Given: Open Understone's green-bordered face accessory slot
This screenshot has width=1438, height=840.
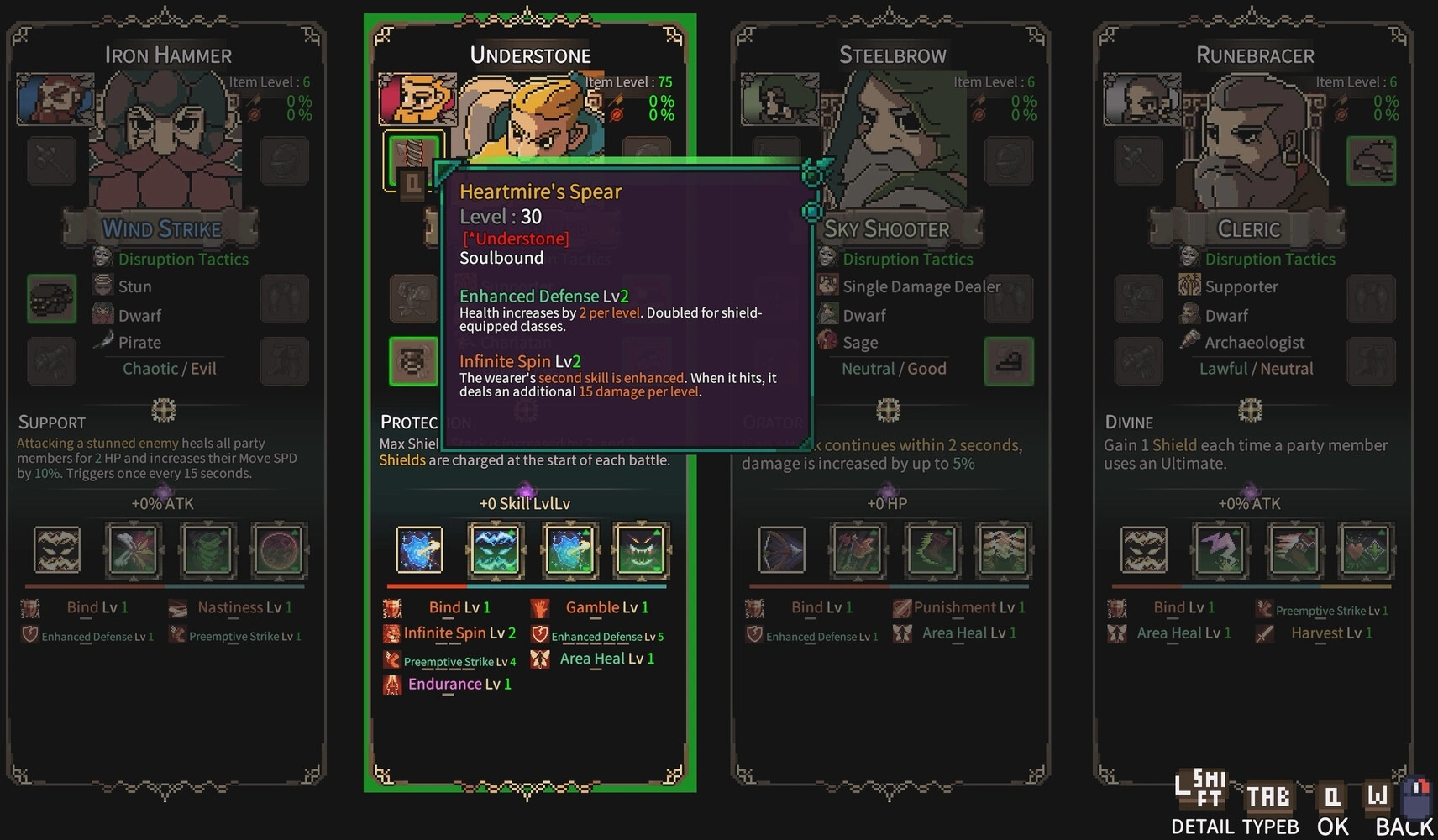Looking at the screenshot, I should tap(413, 361).
